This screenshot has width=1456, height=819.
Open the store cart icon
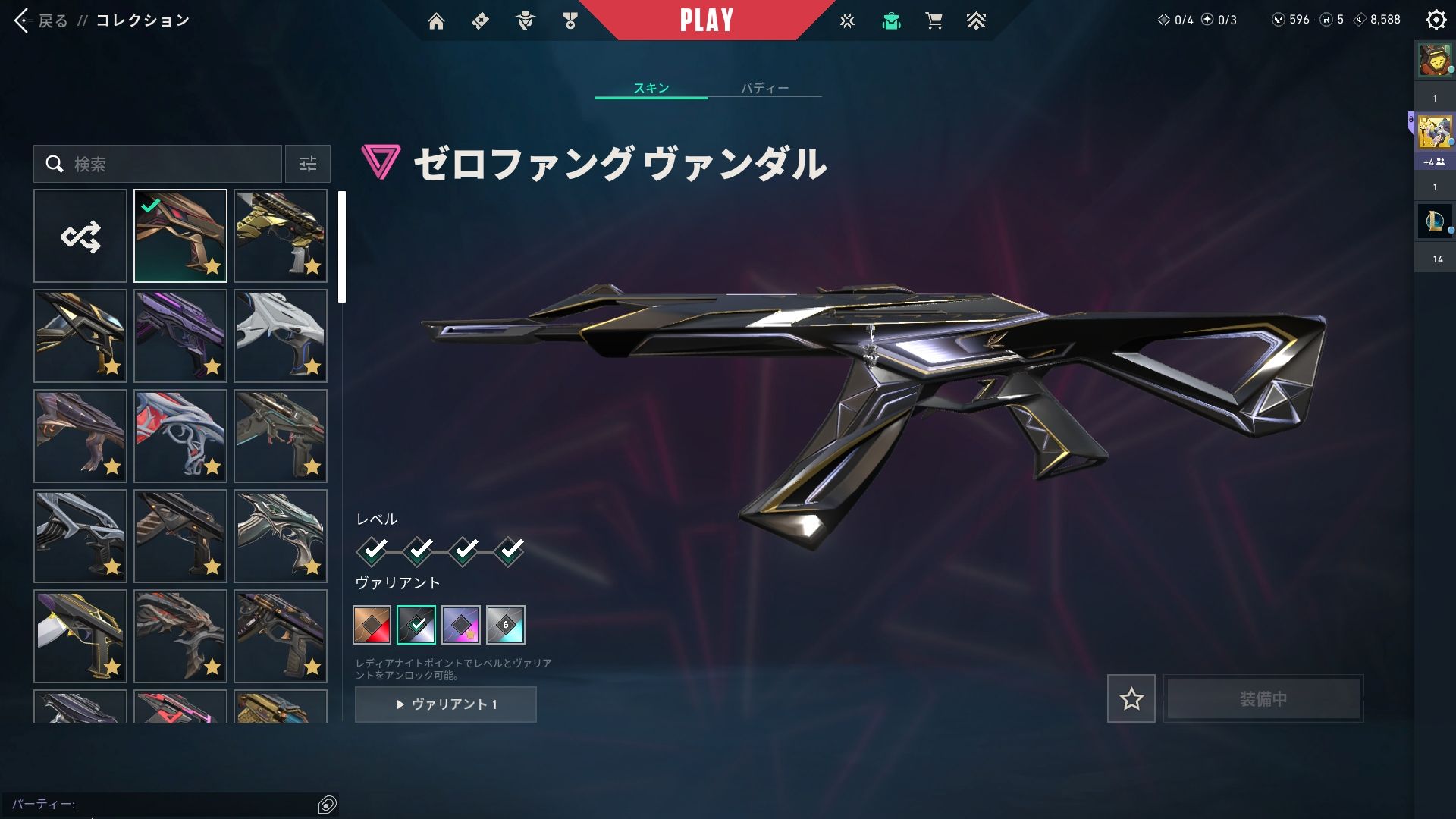point(934,21)
